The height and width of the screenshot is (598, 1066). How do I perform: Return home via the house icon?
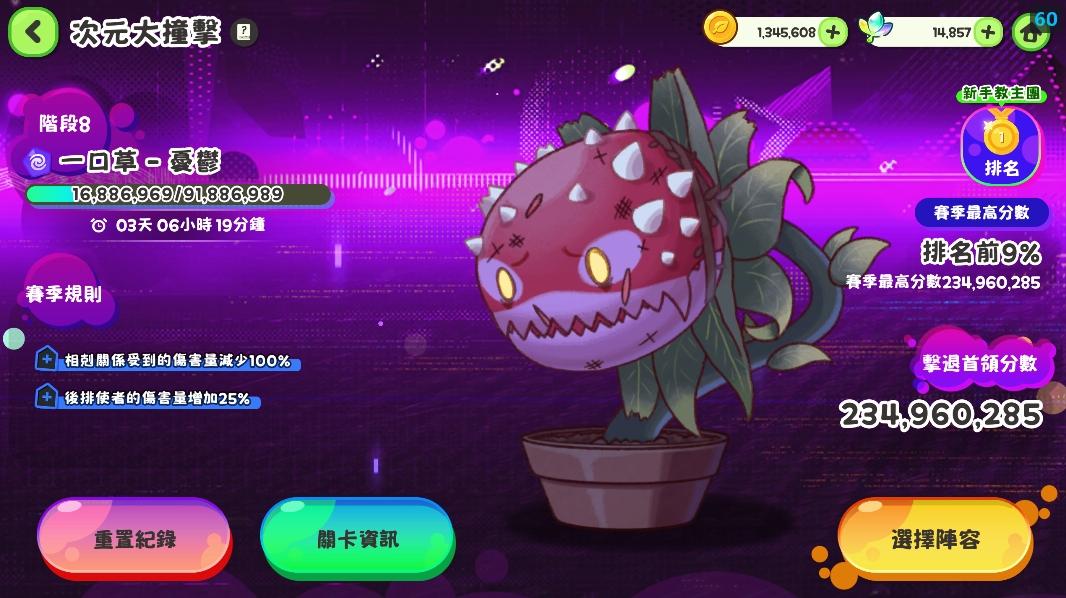click(x=1029, y=32)
